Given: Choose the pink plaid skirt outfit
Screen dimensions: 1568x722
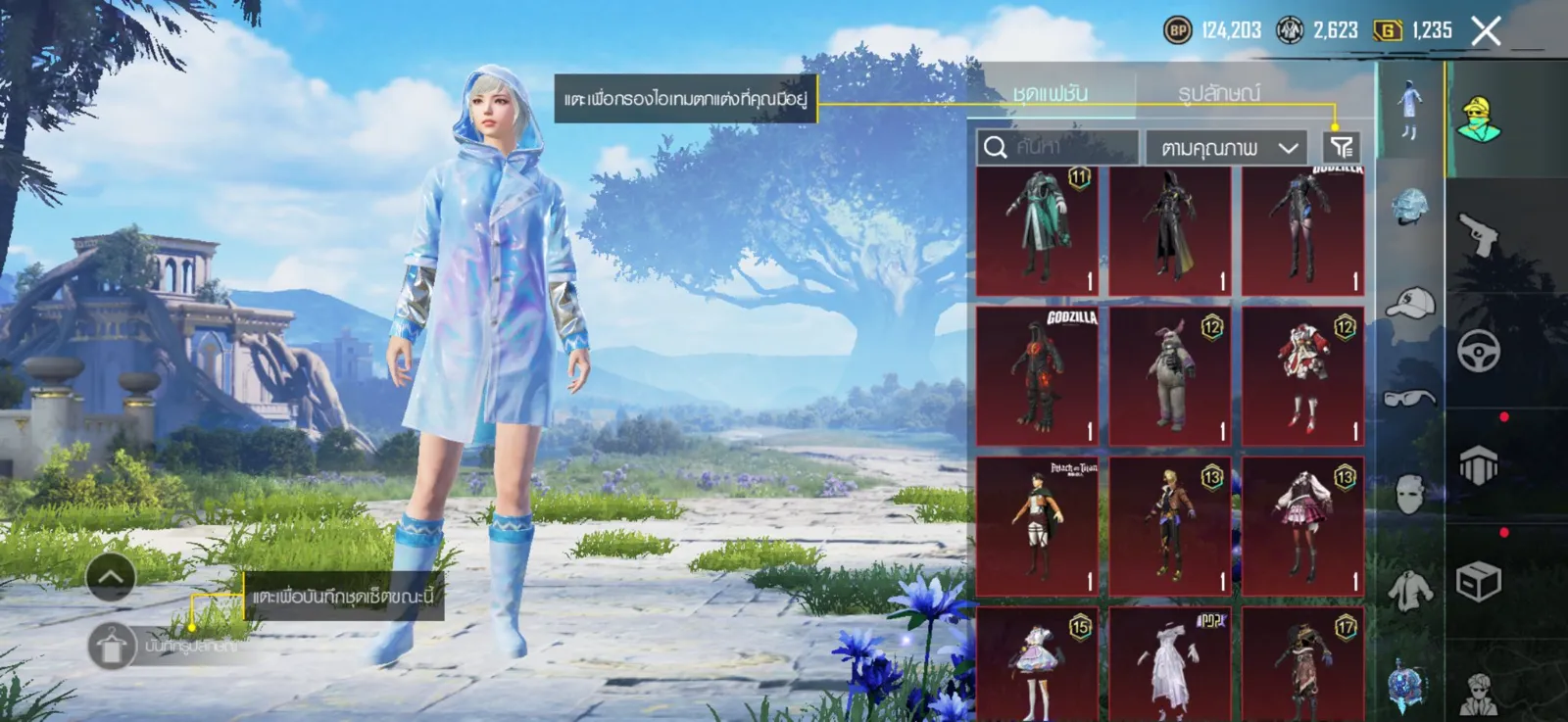Looking at the screenshot, I should [x=1302, y=526].
